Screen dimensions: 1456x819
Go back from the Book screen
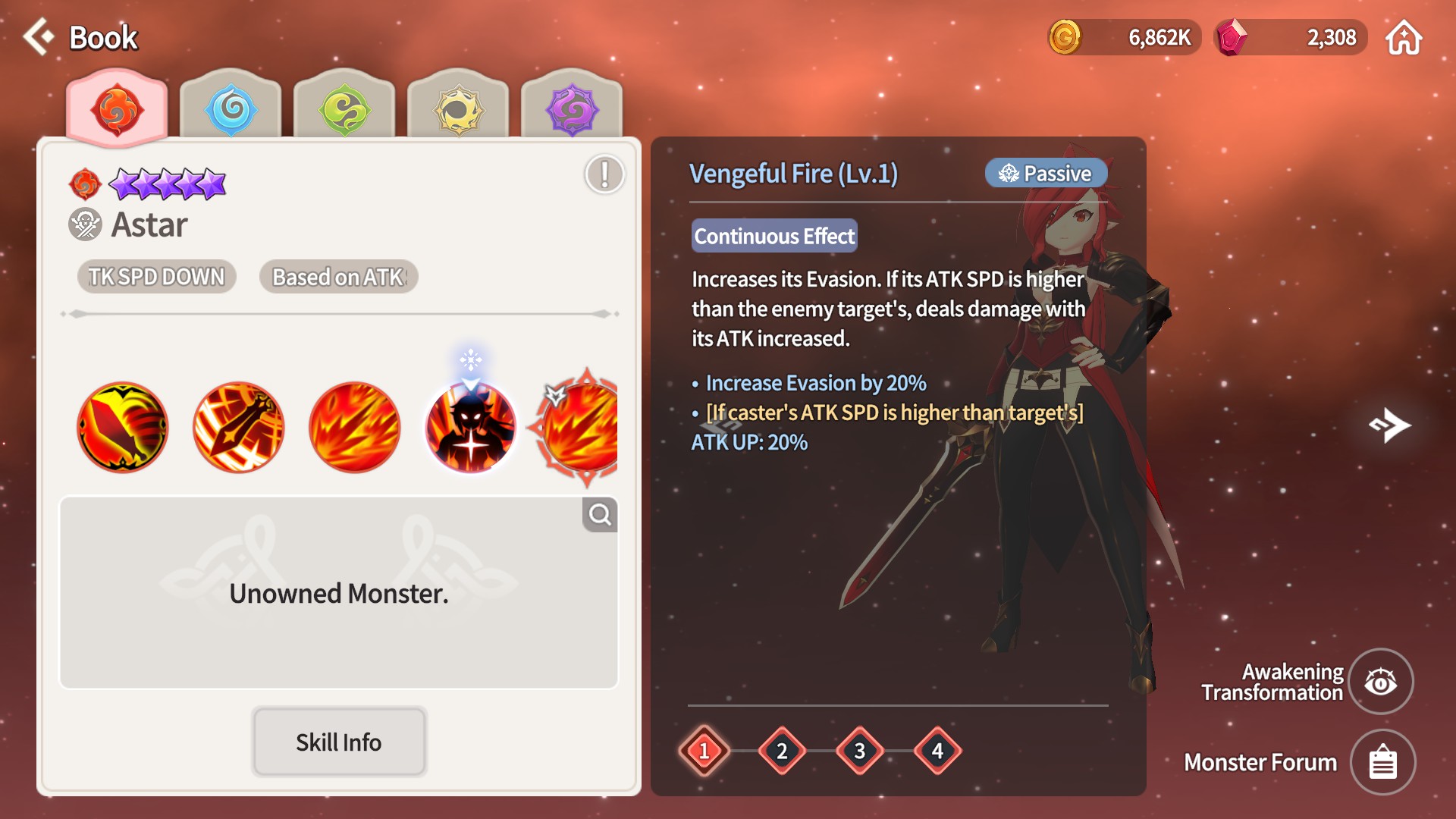(x=38, y=36)
